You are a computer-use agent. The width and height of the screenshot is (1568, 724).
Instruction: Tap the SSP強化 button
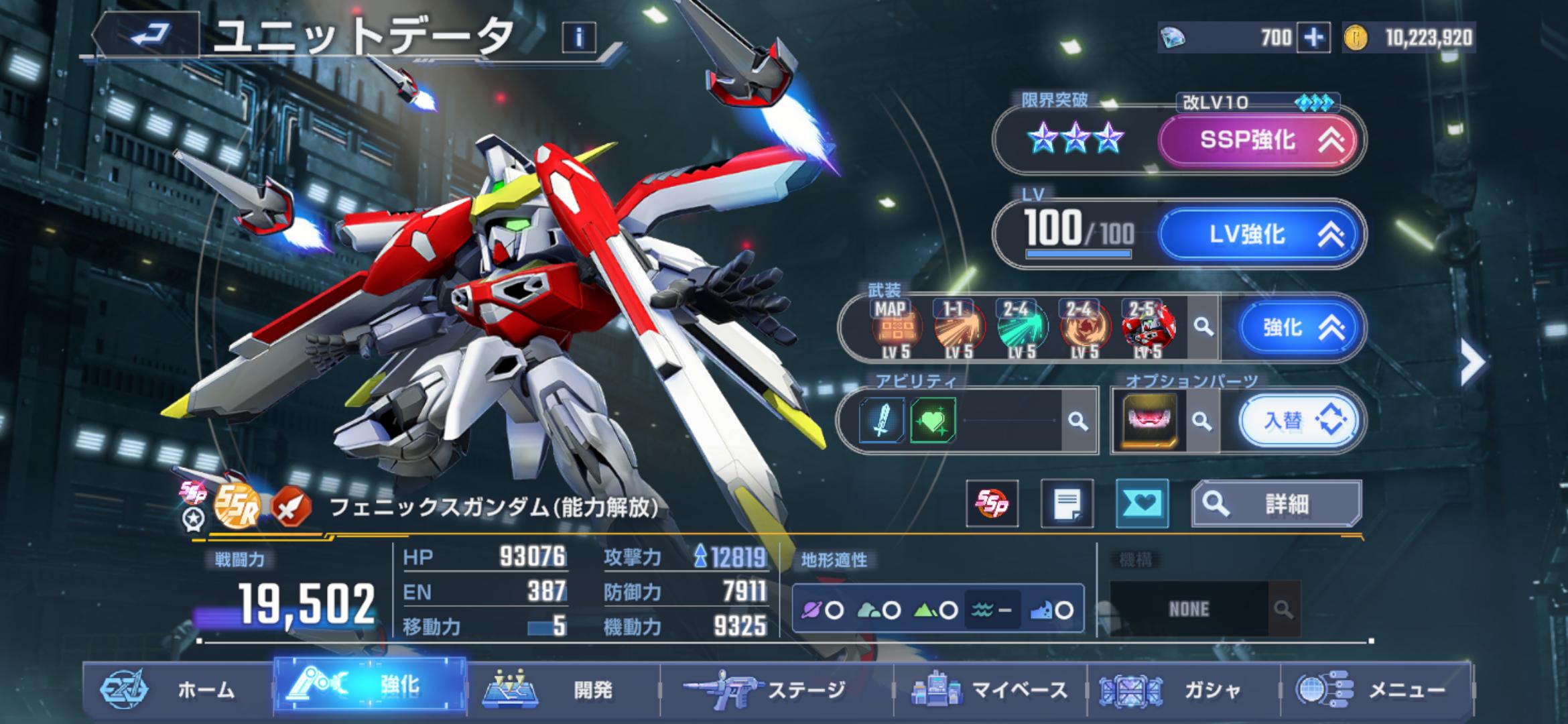tap(1258, 140)
